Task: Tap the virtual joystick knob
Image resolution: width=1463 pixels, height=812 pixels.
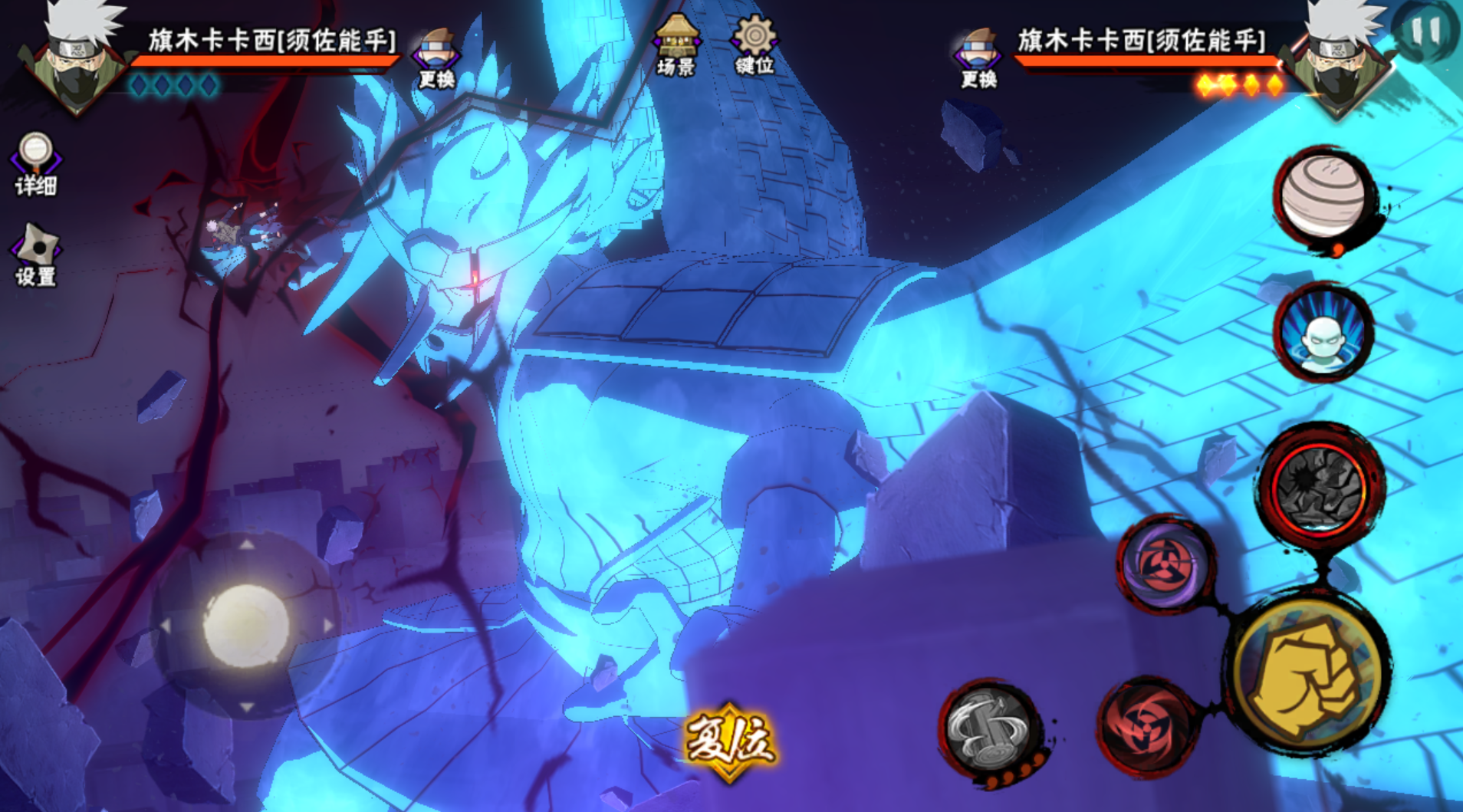Action: point(245,625)
